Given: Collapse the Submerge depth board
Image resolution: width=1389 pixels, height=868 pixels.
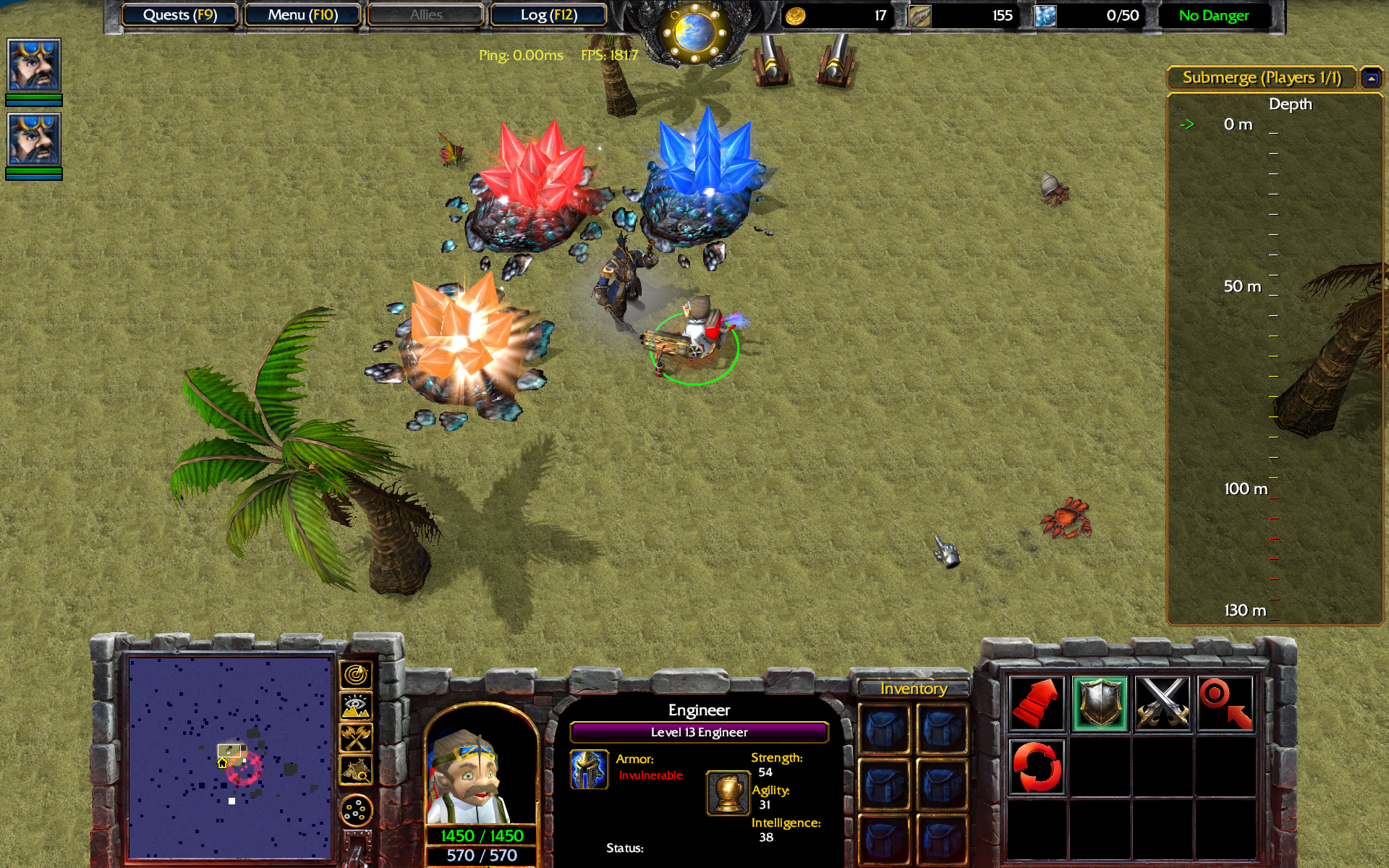Looking at the screenshot, I should coord(1371,78).
